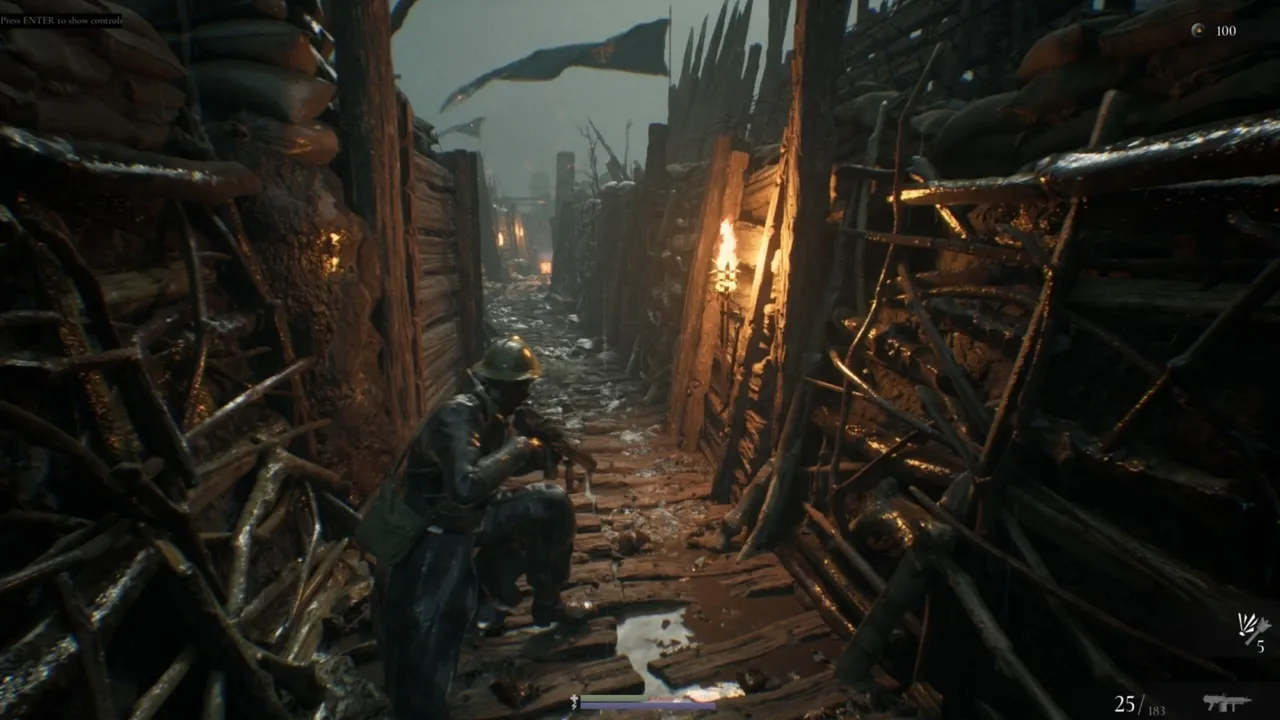Image resolution: width=1280 pixels, height=720 pixels.
Task: Select the stick grenade icon showing 5
Action: pos(1250,628)
